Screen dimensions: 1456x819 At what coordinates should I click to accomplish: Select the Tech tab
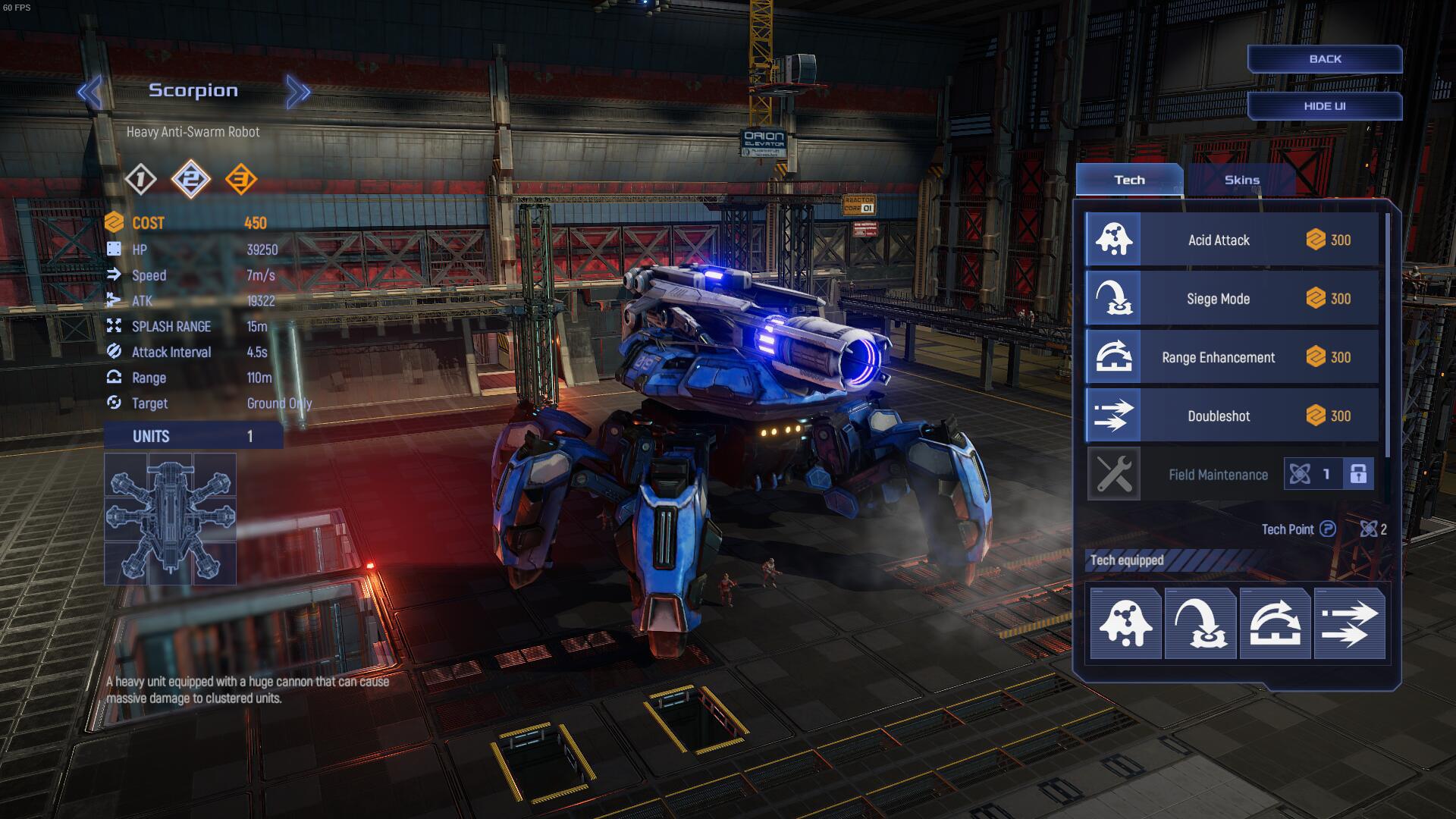1129,180
